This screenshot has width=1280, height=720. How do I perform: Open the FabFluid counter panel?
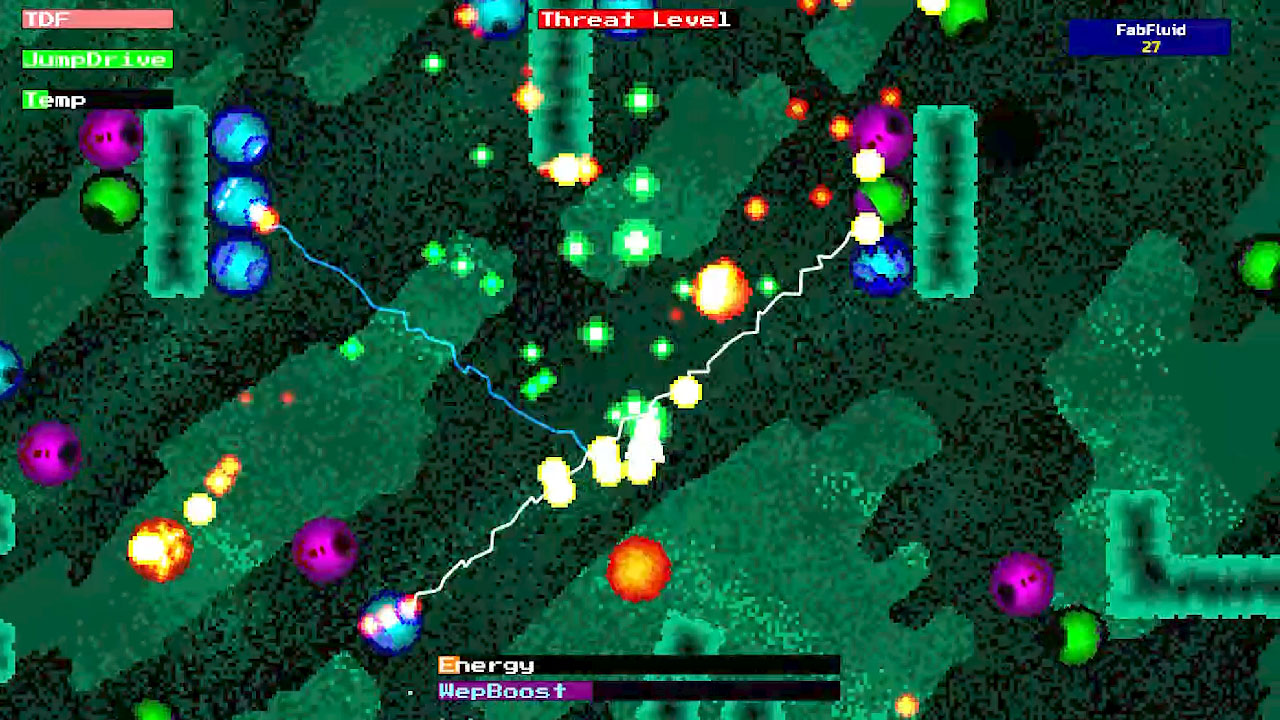tap(1150, 38)
